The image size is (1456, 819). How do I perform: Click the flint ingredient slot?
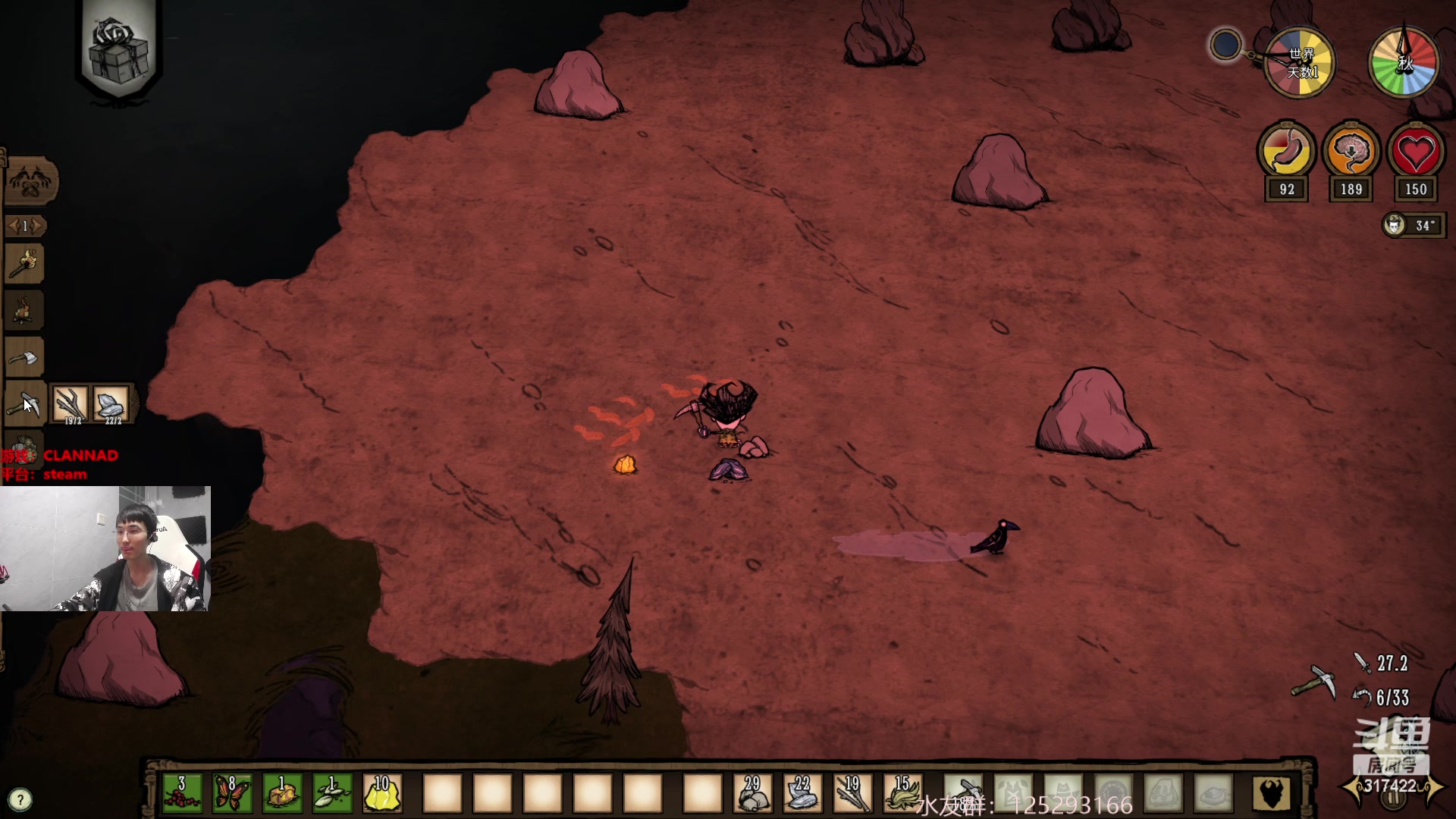[x=111, y=403]
